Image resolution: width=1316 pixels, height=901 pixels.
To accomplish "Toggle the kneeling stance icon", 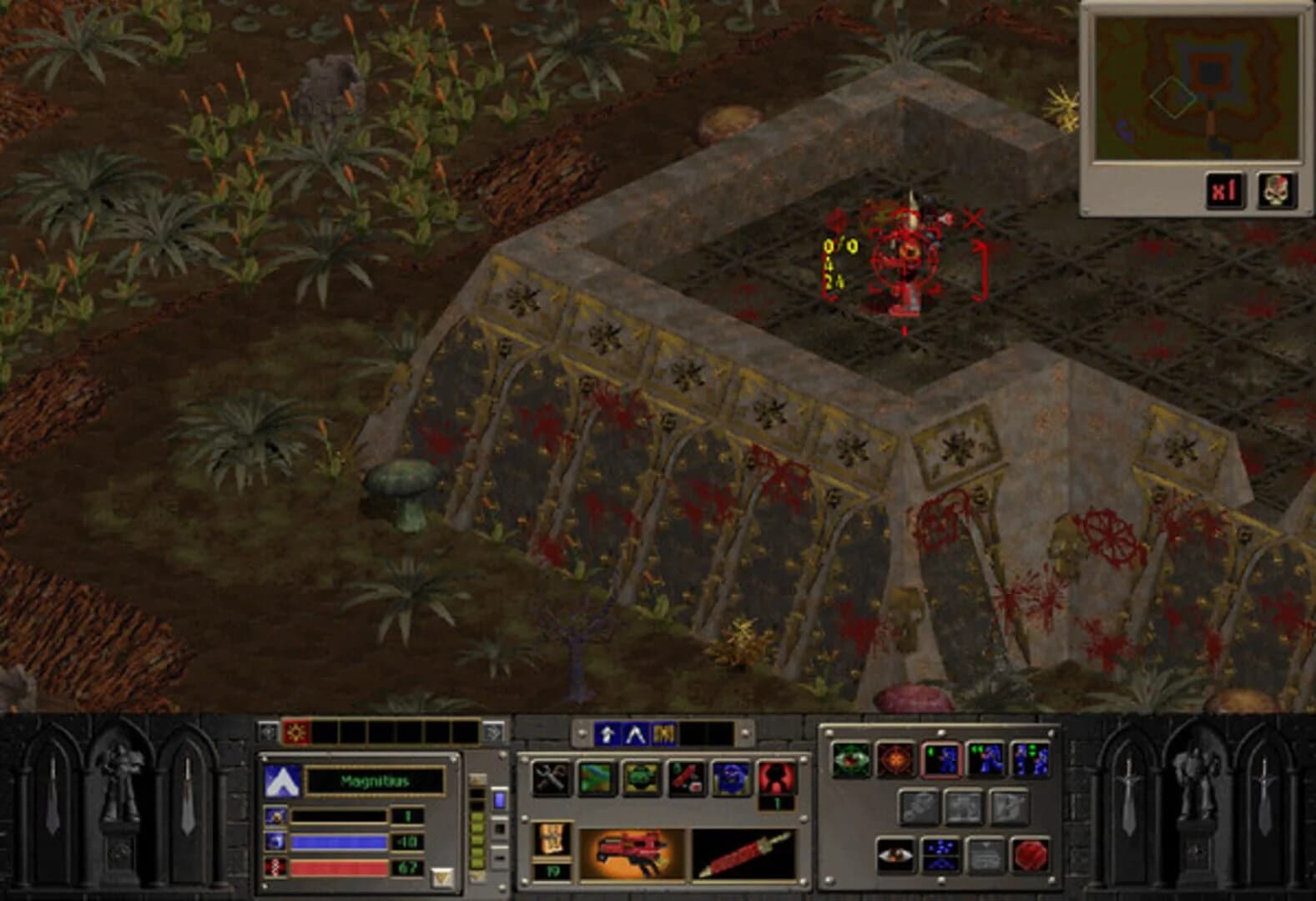I will point(637,734).
